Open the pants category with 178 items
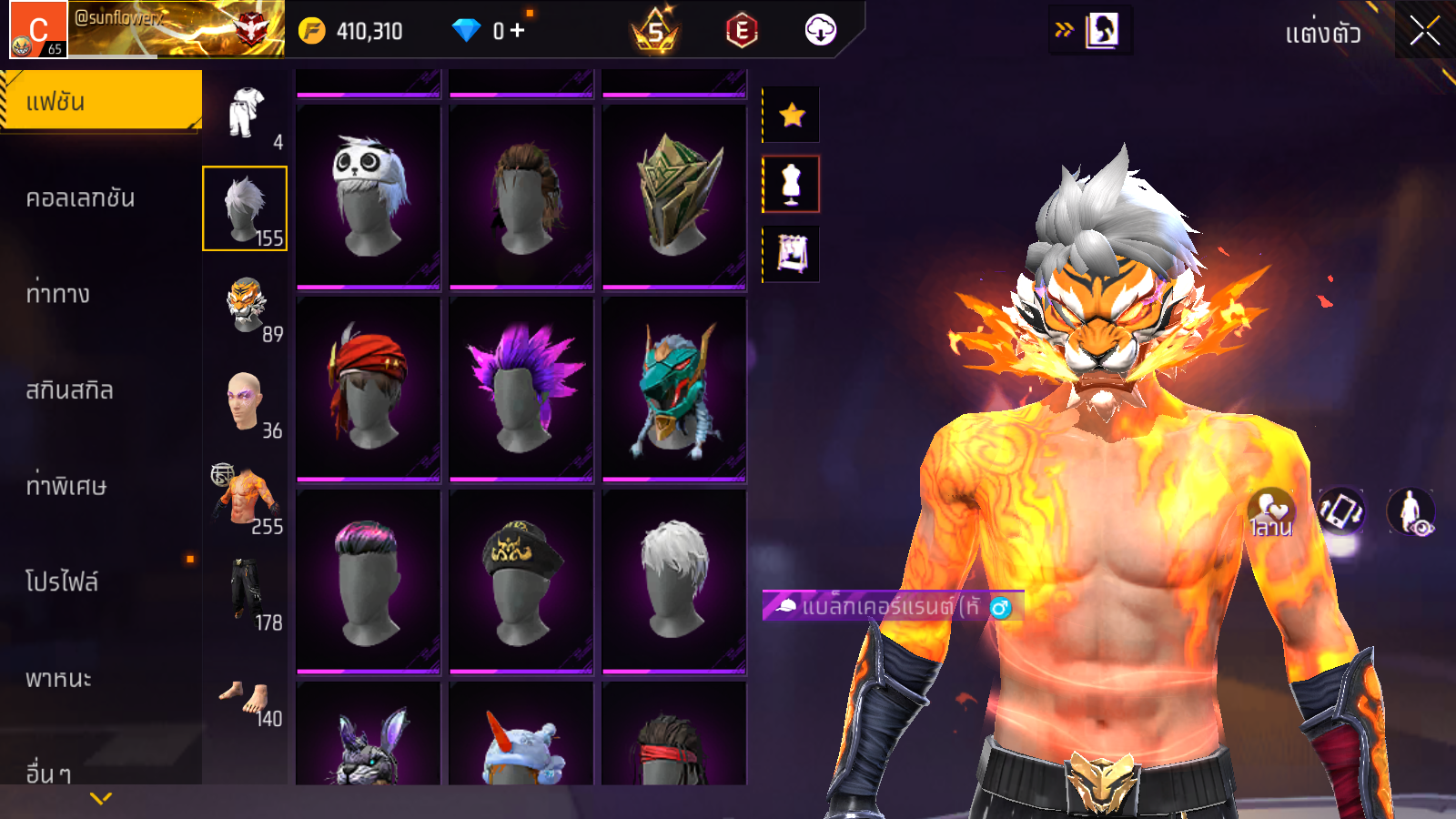1456x819 pixels. [246, 593]
